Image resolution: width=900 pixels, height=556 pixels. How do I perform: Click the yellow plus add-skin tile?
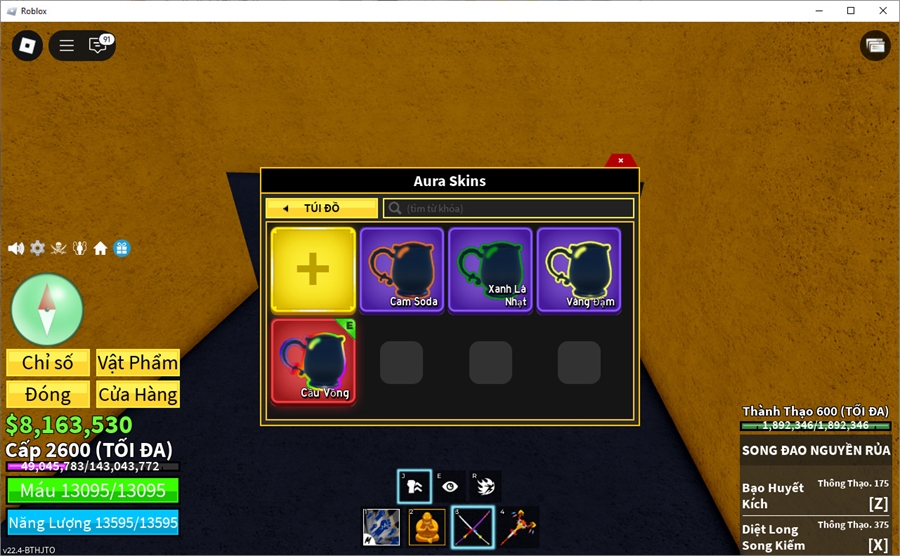[x=313, y=270]
